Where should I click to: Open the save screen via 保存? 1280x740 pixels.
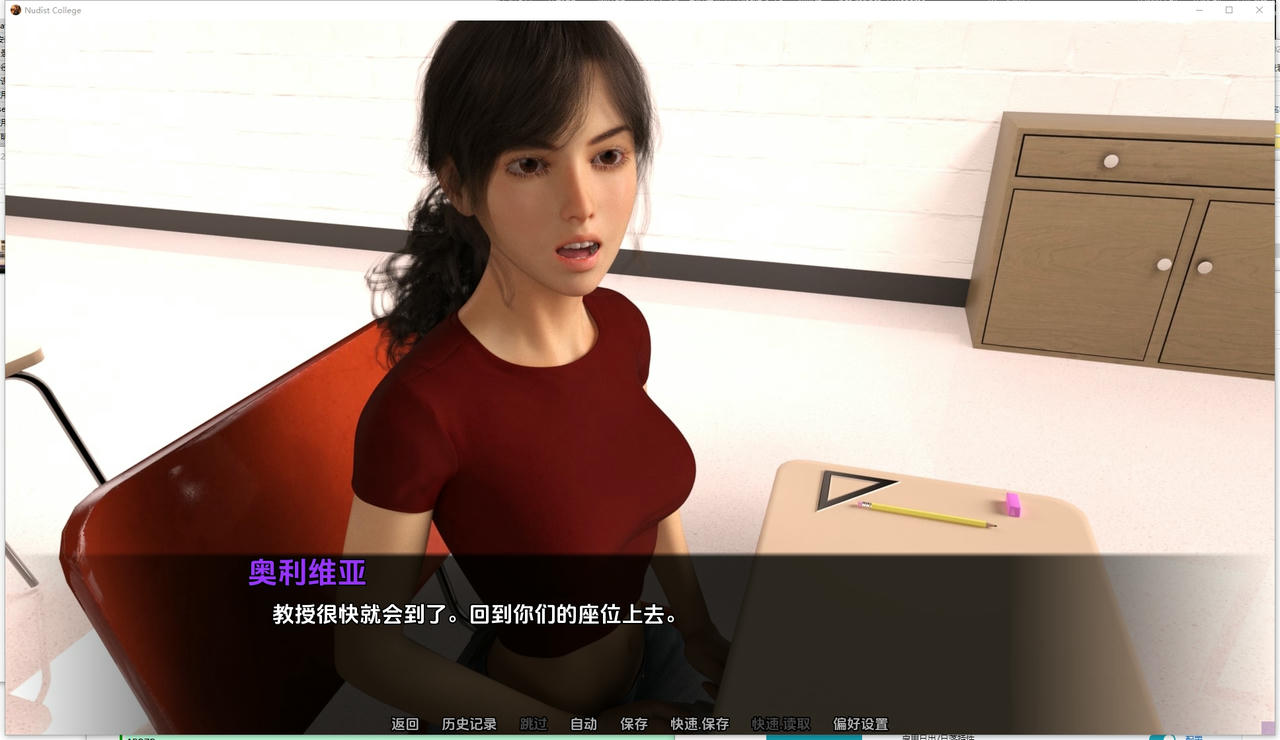633,723
